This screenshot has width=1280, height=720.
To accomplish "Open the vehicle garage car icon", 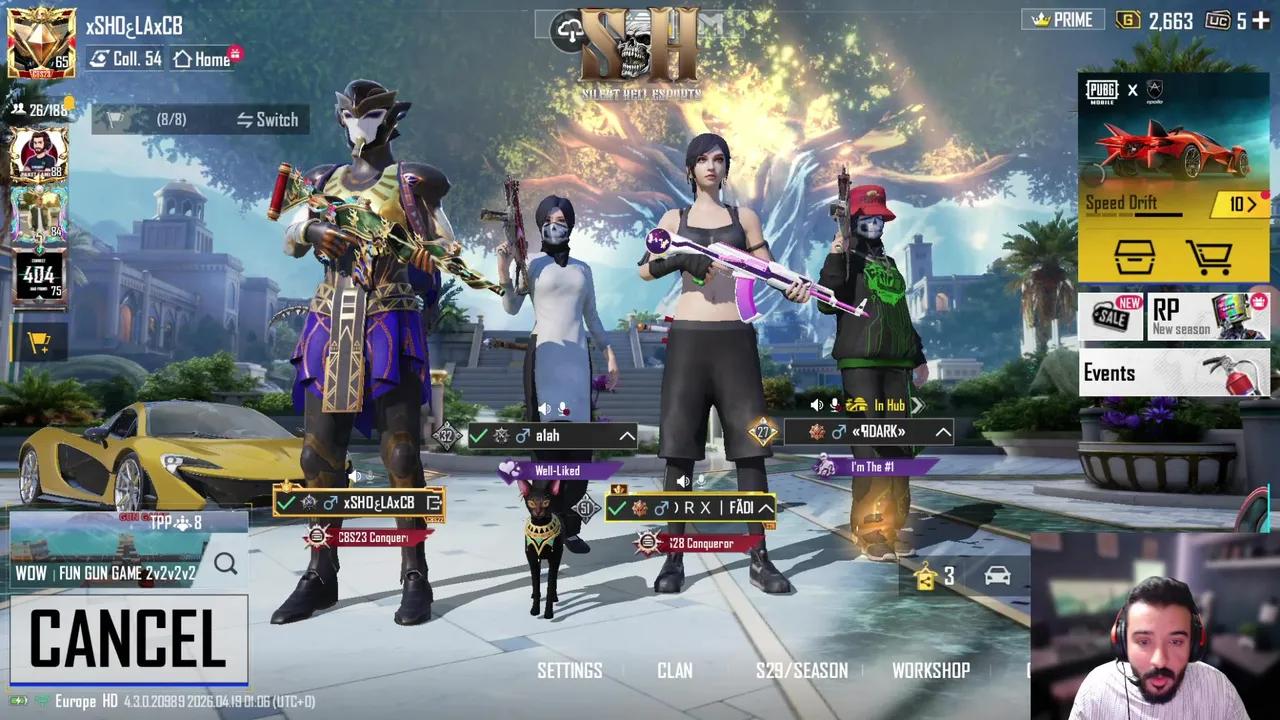I will [997, 576].
